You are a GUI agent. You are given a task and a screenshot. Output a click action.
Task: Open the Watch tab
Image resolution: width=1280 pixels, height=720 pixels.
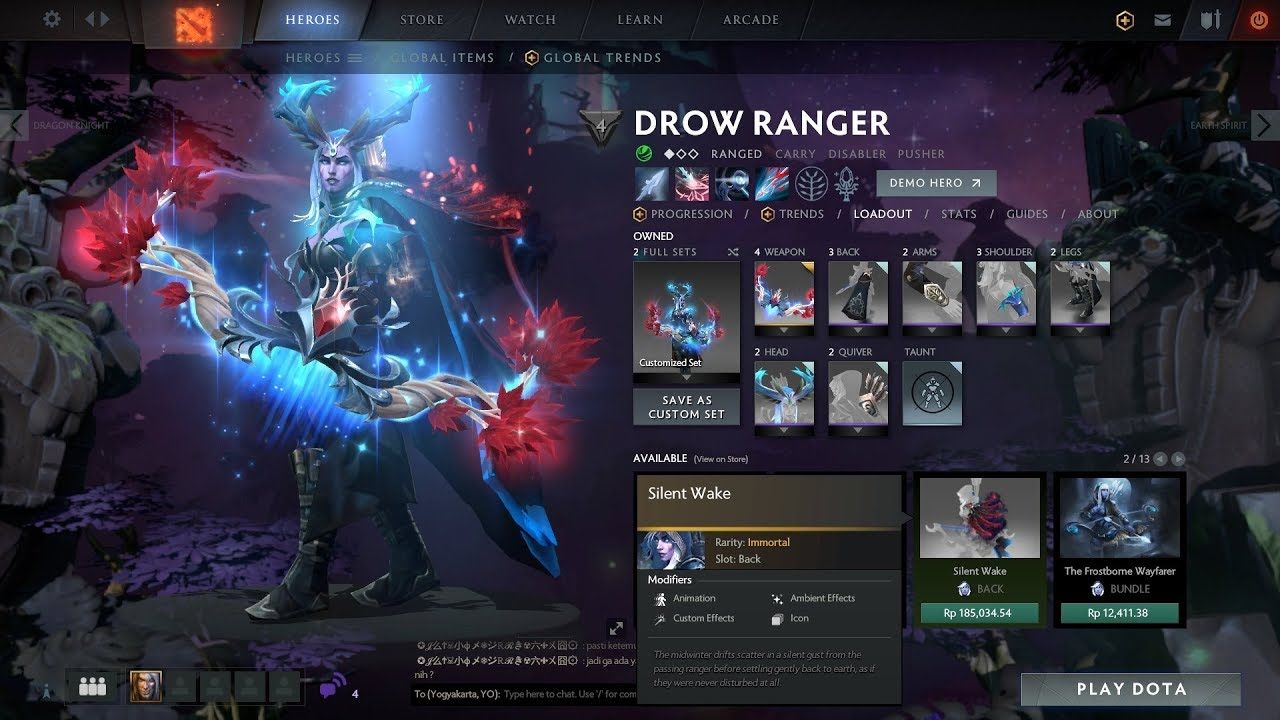pyautogui.click(x=530, y=20)
